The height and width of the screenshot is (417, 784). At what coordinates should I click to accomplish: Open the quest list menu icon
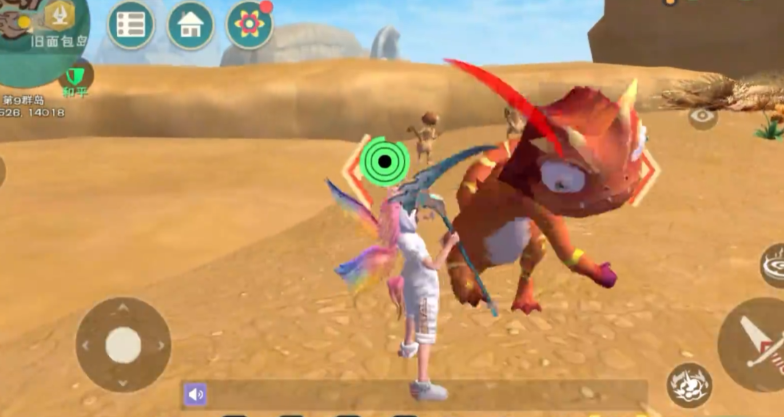[130, 25]
